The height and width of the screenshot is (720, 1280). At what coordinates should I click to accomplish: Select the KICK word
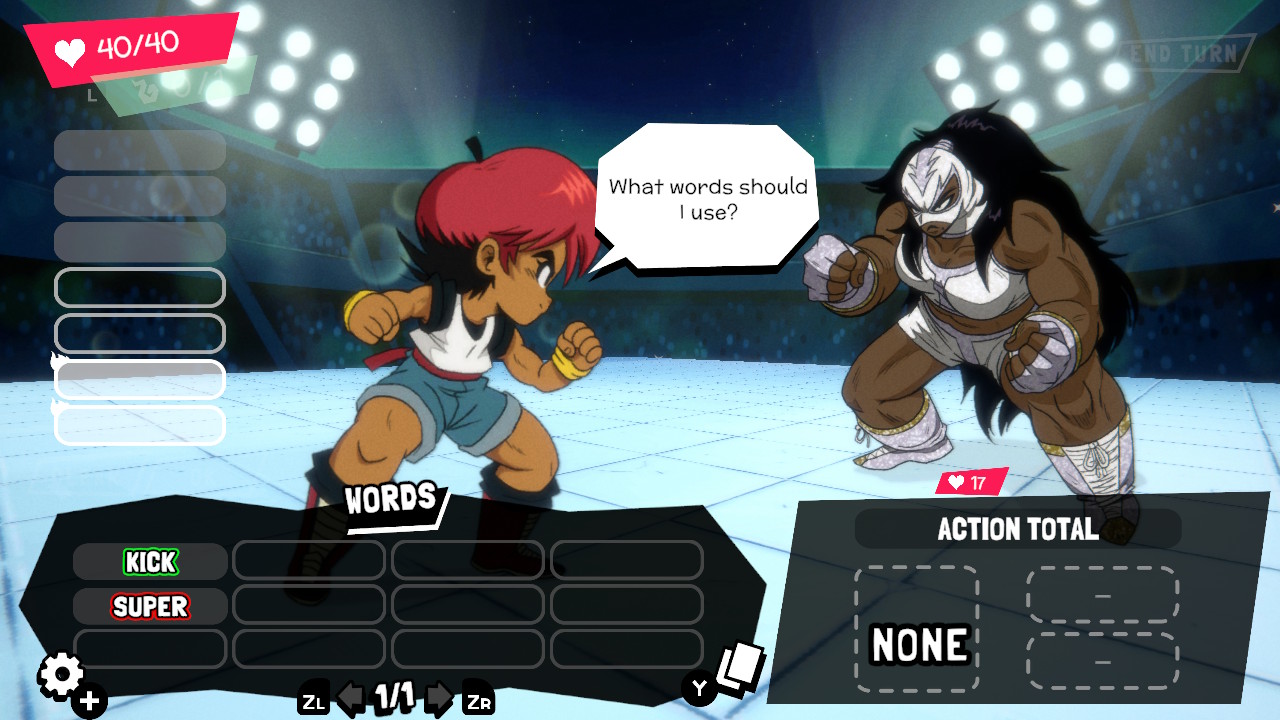point(150,562)
